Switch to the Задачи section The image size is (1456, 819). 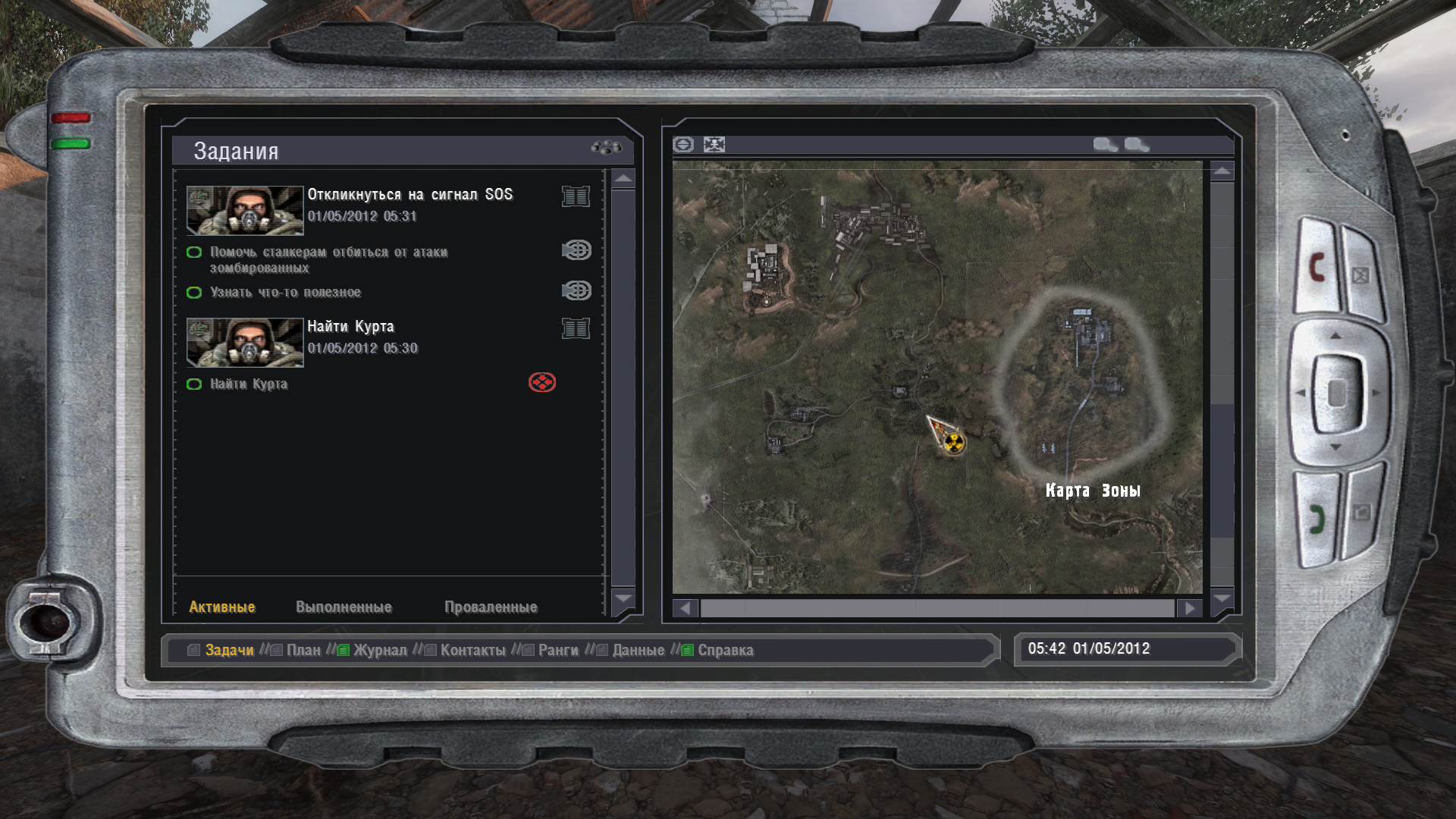pyautogui.click(x=229, y=651)
